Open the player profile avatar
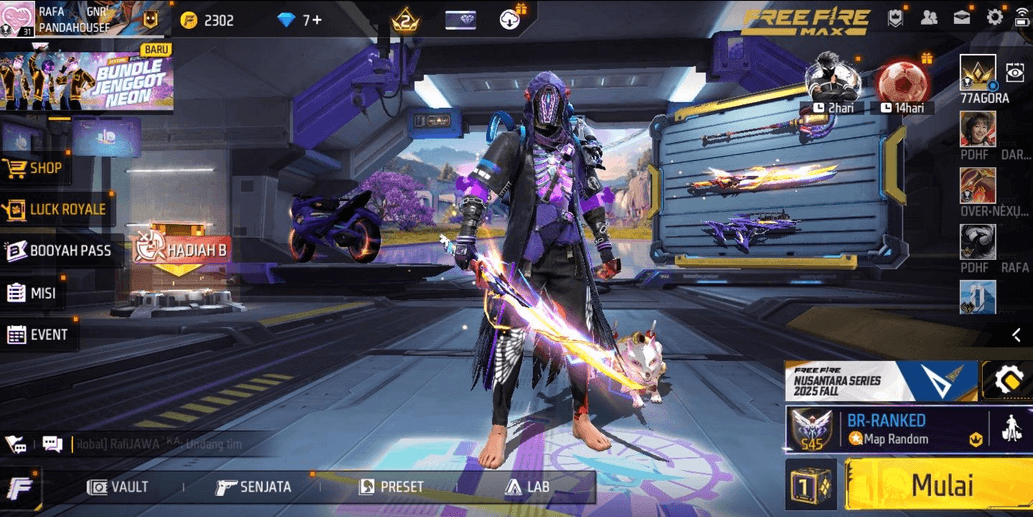This screenshot has width=1033, height=517. coord(18,18)
